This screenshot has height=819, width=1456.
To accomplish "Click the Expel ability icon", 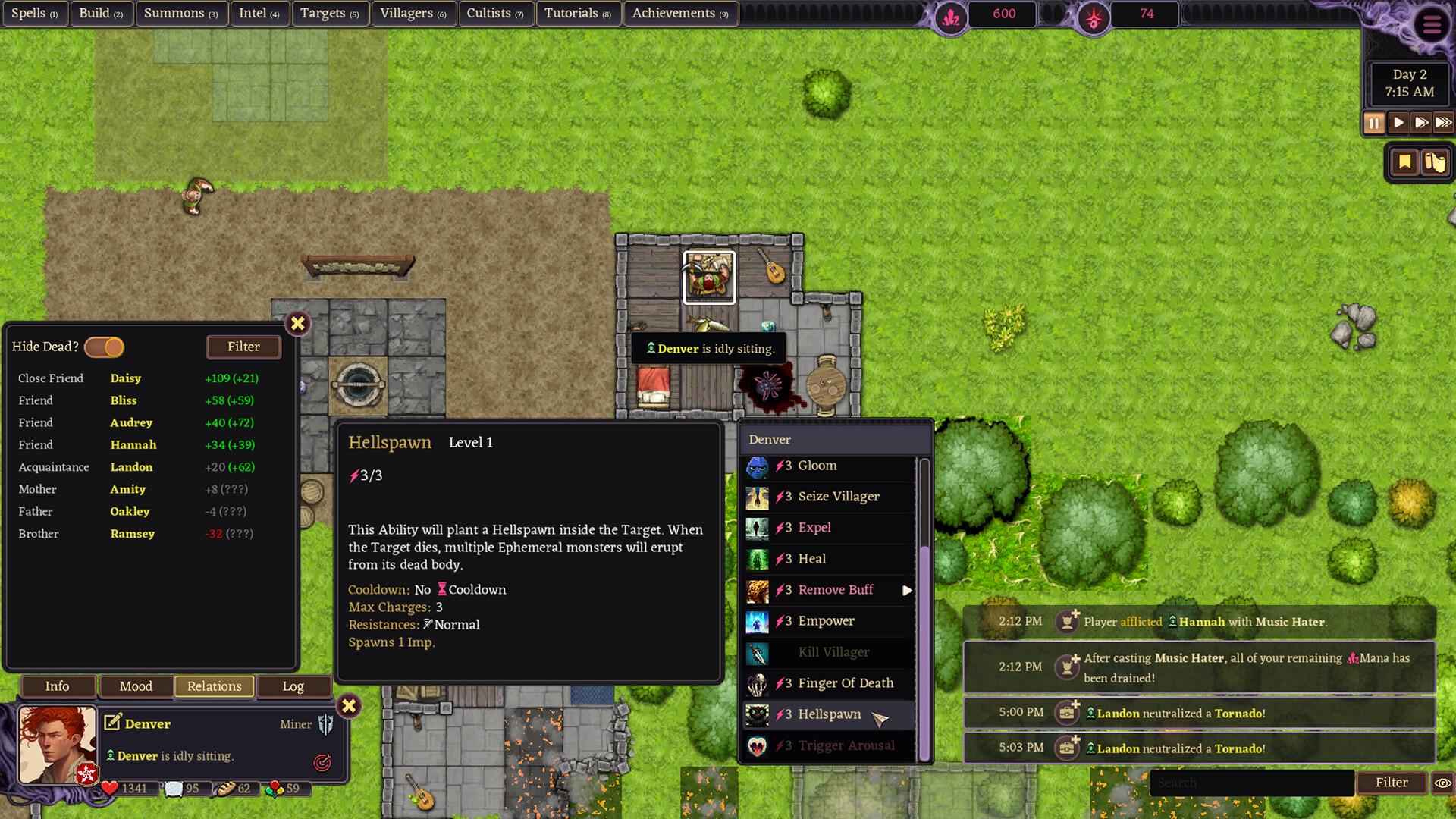I will [757, 528].
